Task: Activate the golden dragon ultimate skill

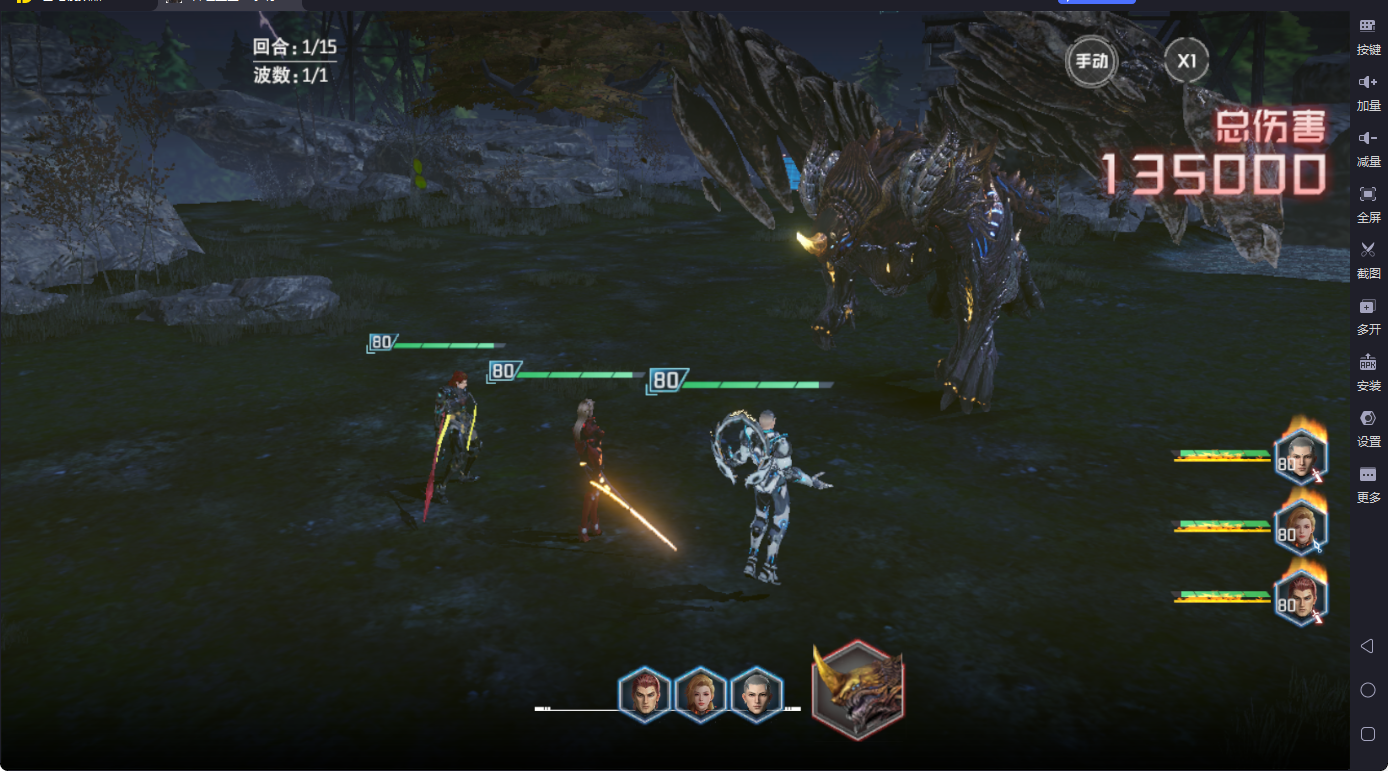Action: tap(856, 691)
